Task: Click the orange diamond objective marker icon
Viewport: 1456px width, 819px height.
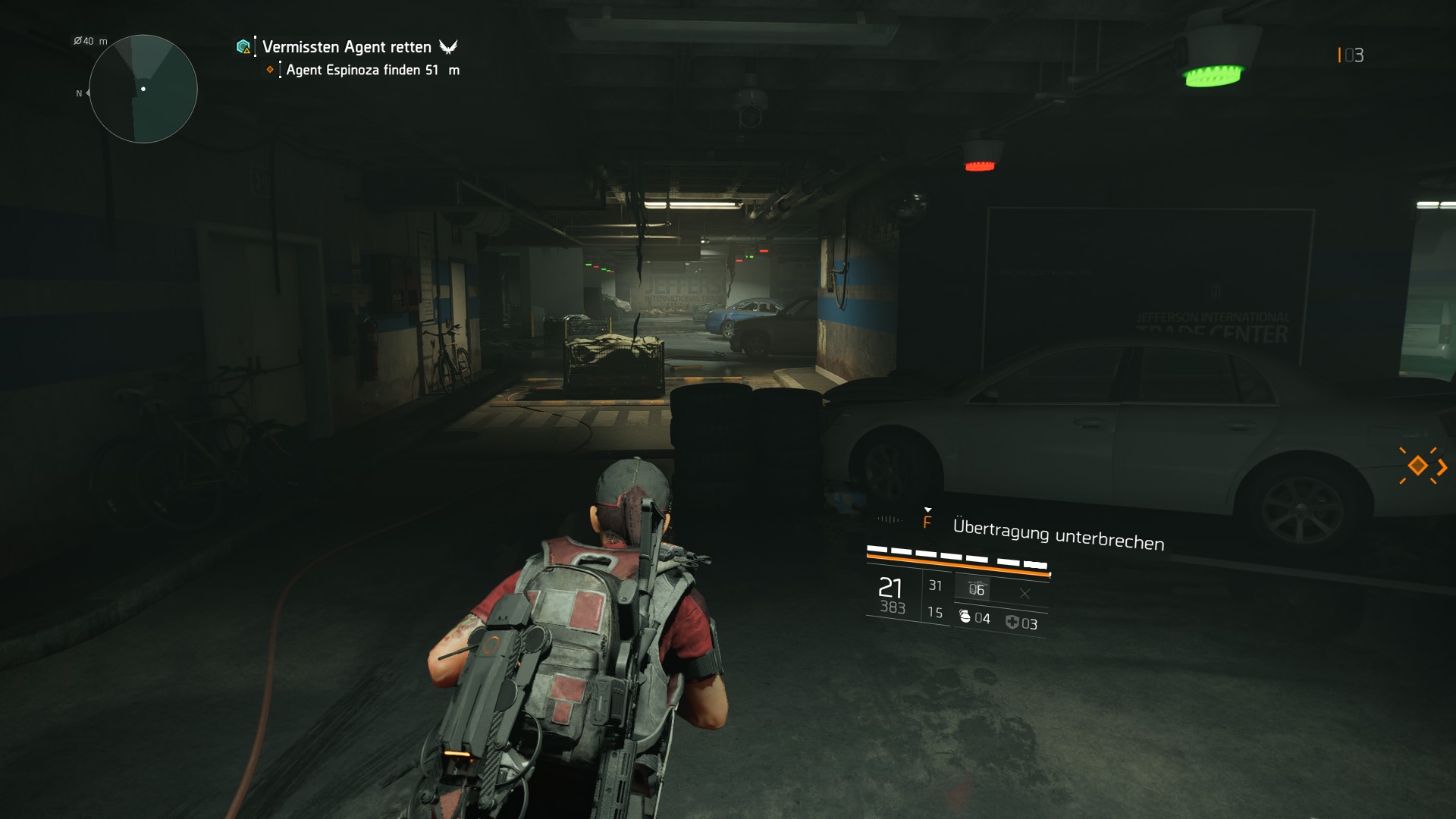Action: pyautogui.click(x=270, y=69)
